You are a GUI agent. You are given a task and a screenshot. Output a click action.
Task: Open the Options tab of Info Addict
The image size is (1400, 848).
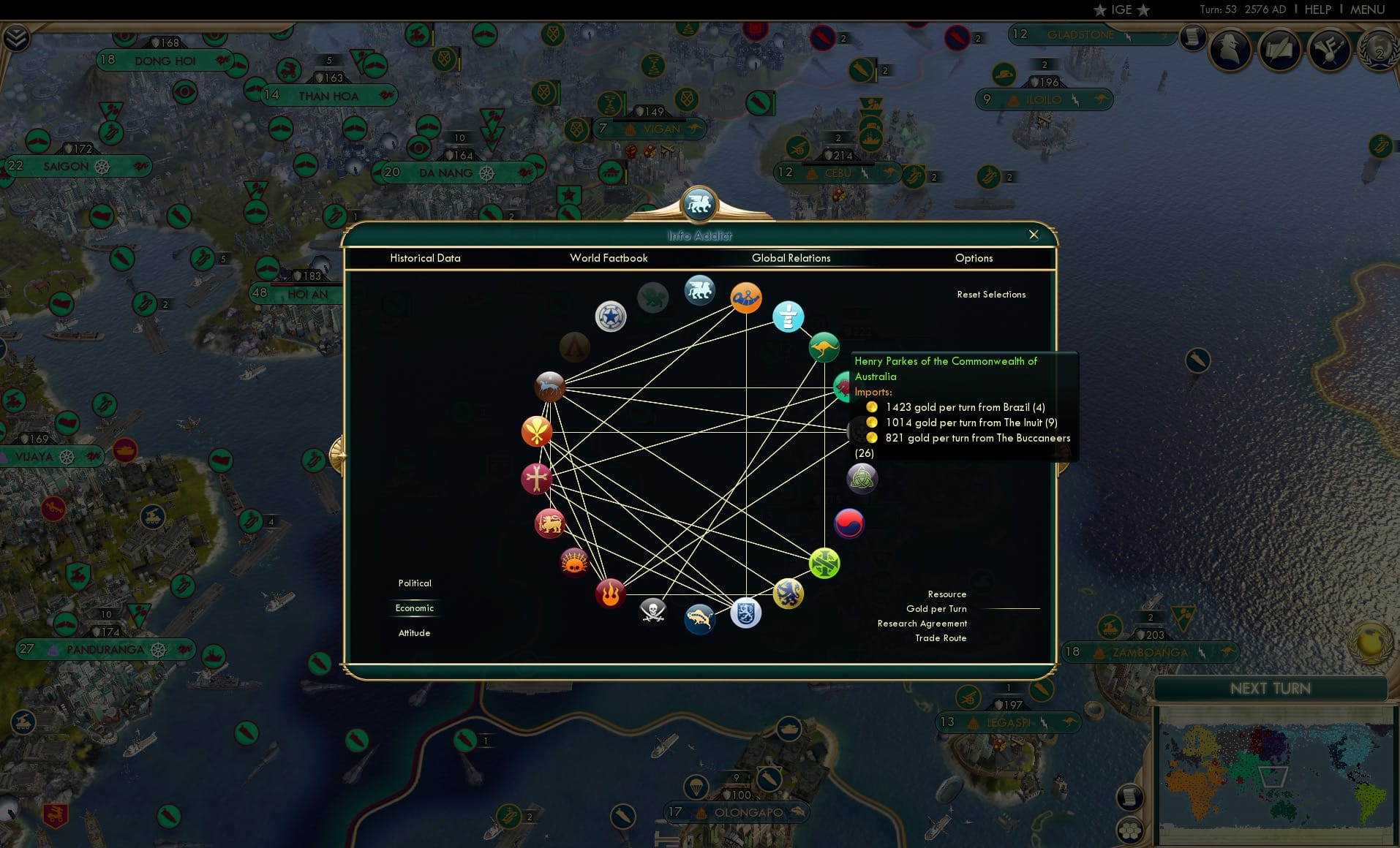click(x=974, y=258)
